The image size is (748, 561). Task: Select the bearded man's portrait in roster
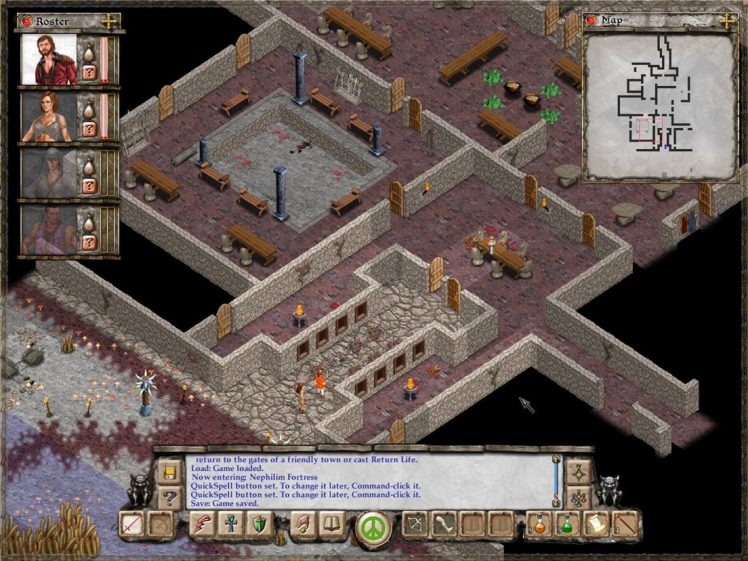coord(50,61)
